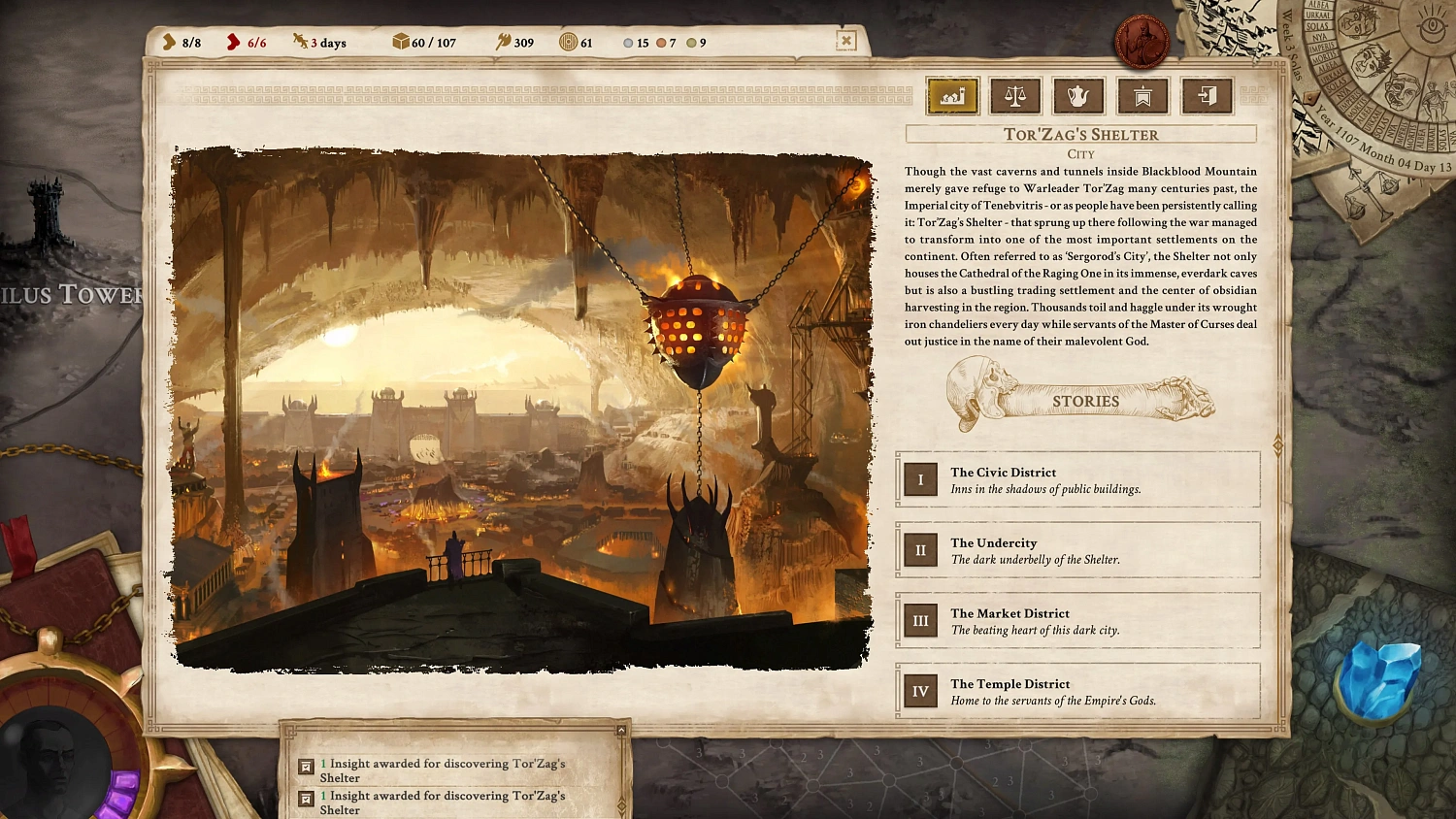Leave the Shelter using the exit door icon
Viewport: 1456px width, 819px height.
tap(1207, 96)
